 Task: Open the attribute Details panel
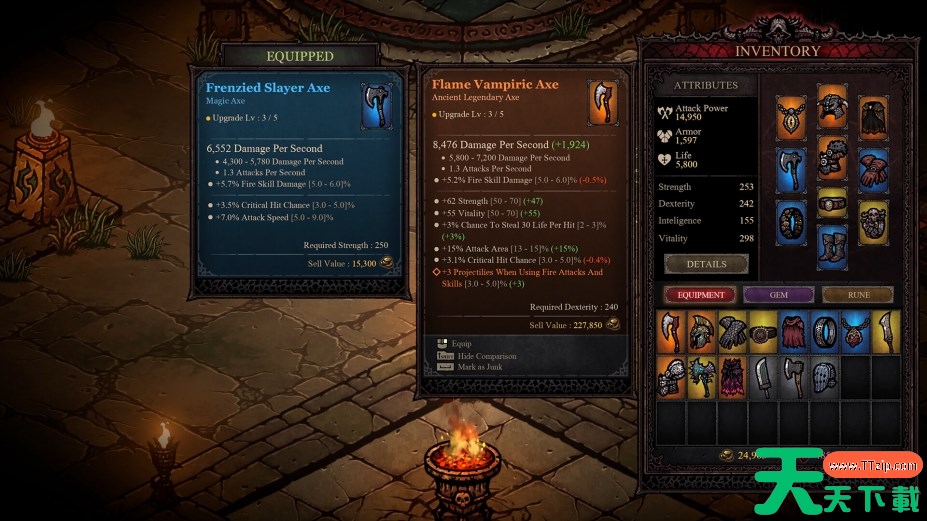[706, 264]
